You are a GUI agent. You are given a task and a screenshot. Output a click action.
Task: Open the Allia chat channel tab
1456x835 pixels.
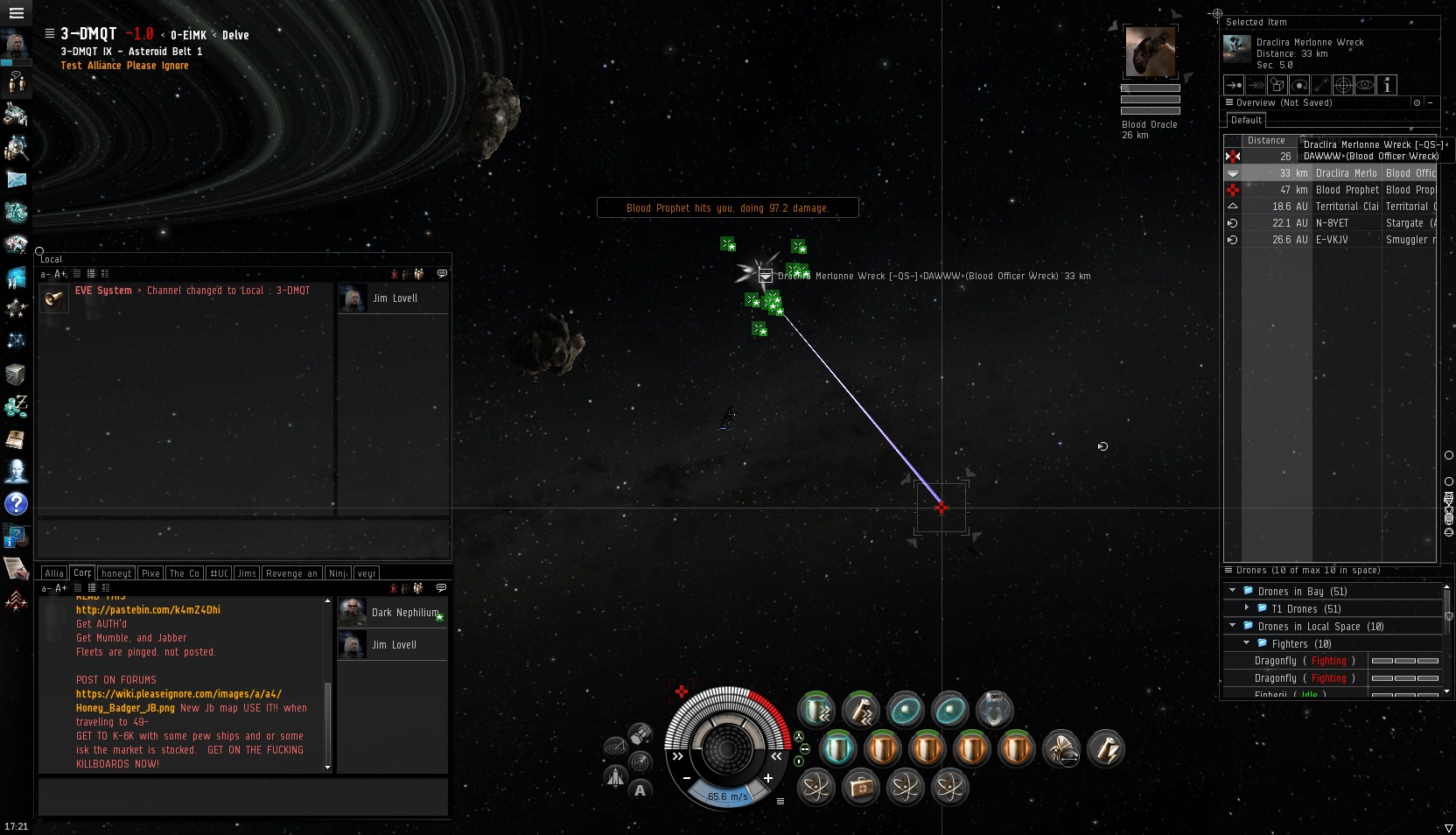[54, 573]
